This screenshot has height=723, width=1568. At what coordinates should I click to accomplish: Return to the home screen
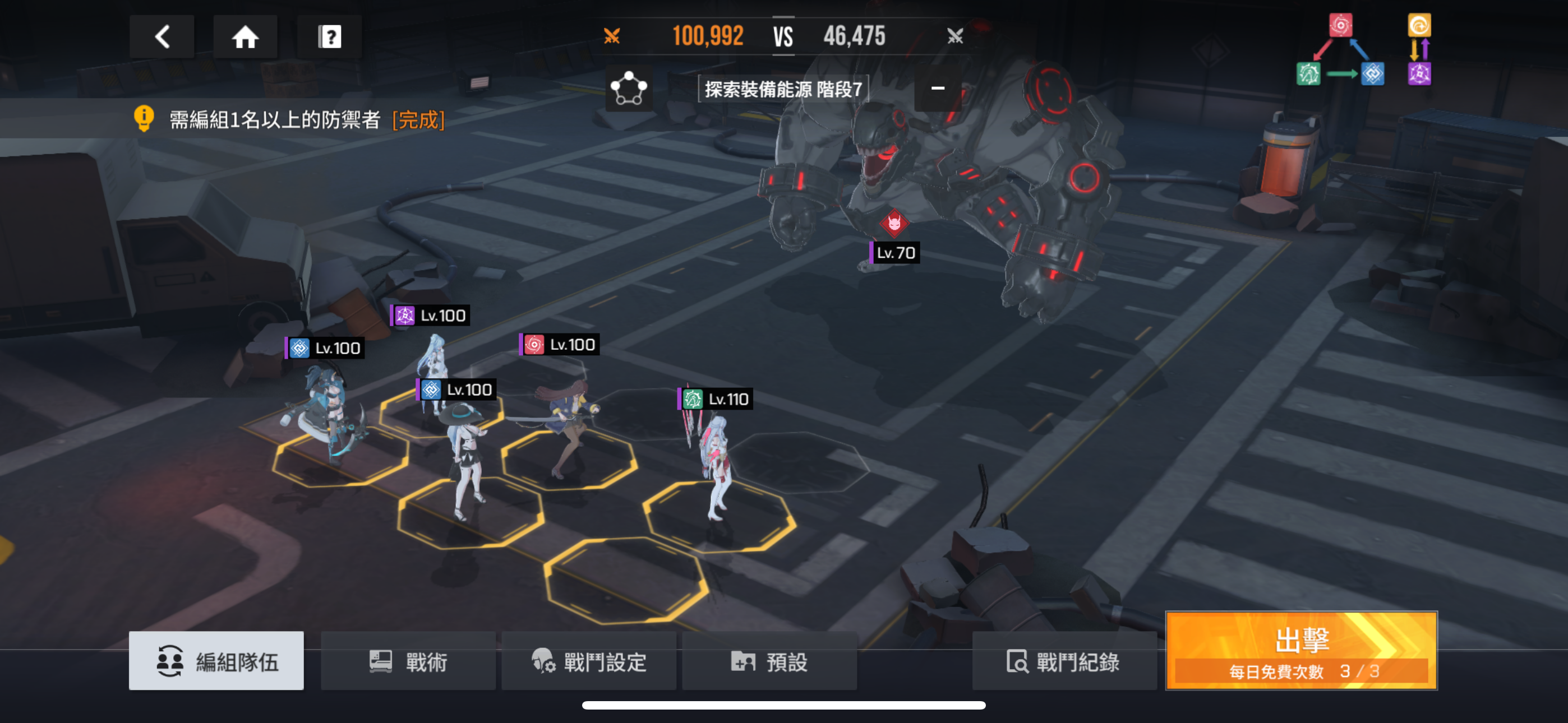[245, 37]
